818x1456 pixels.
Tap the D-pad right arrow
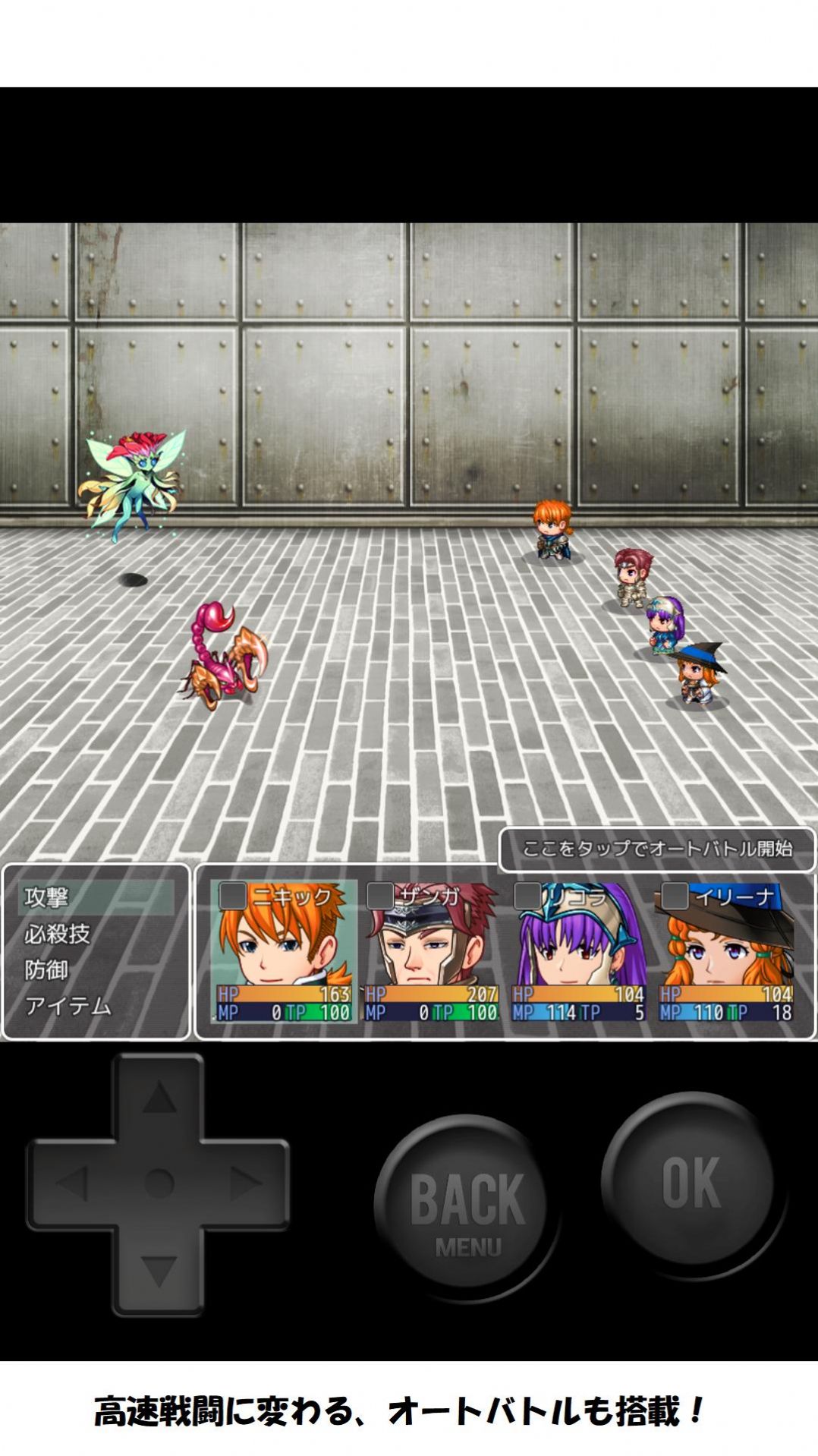(x=245, y=1183)
